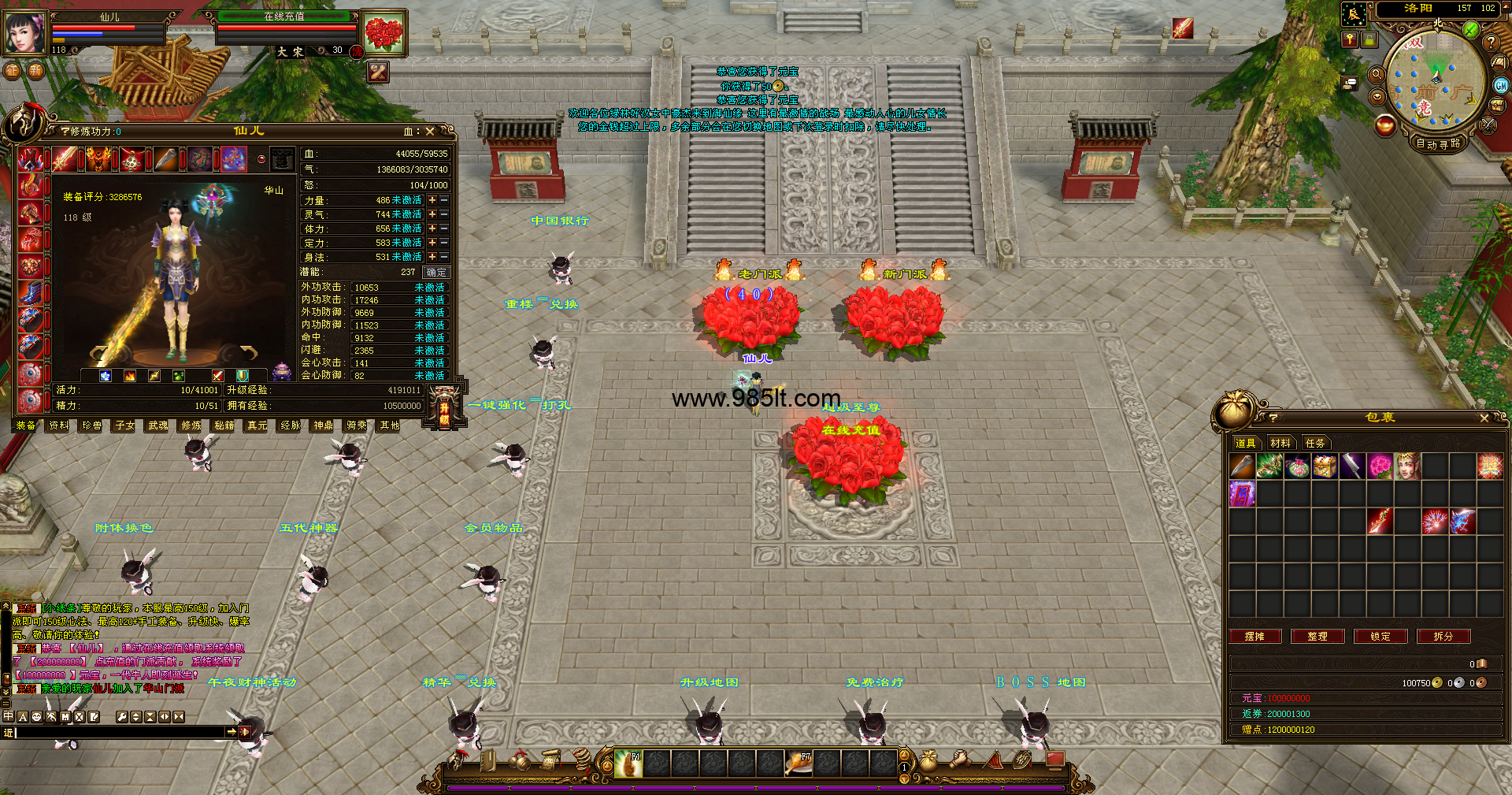
Task: Lock items with 锁定 button
Action: [x=1380, y=637]
